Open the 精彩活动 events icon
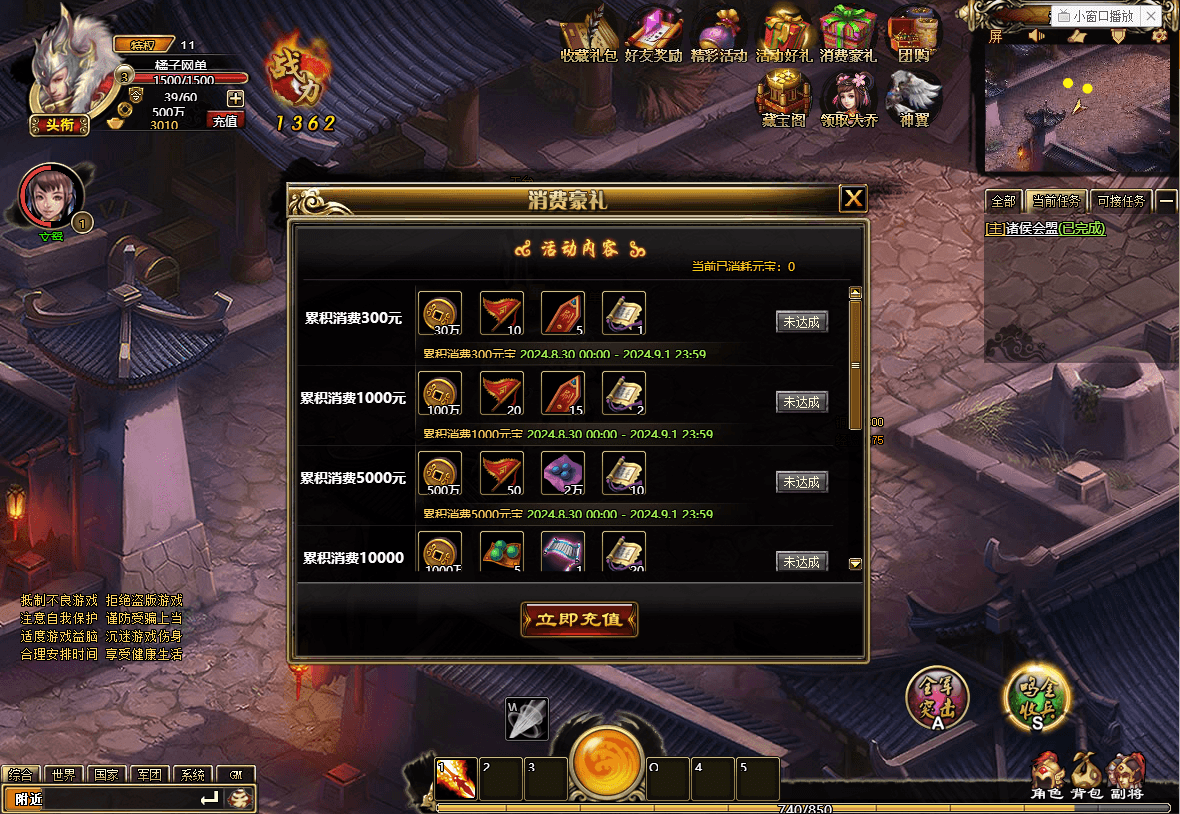 click(718, 37)
